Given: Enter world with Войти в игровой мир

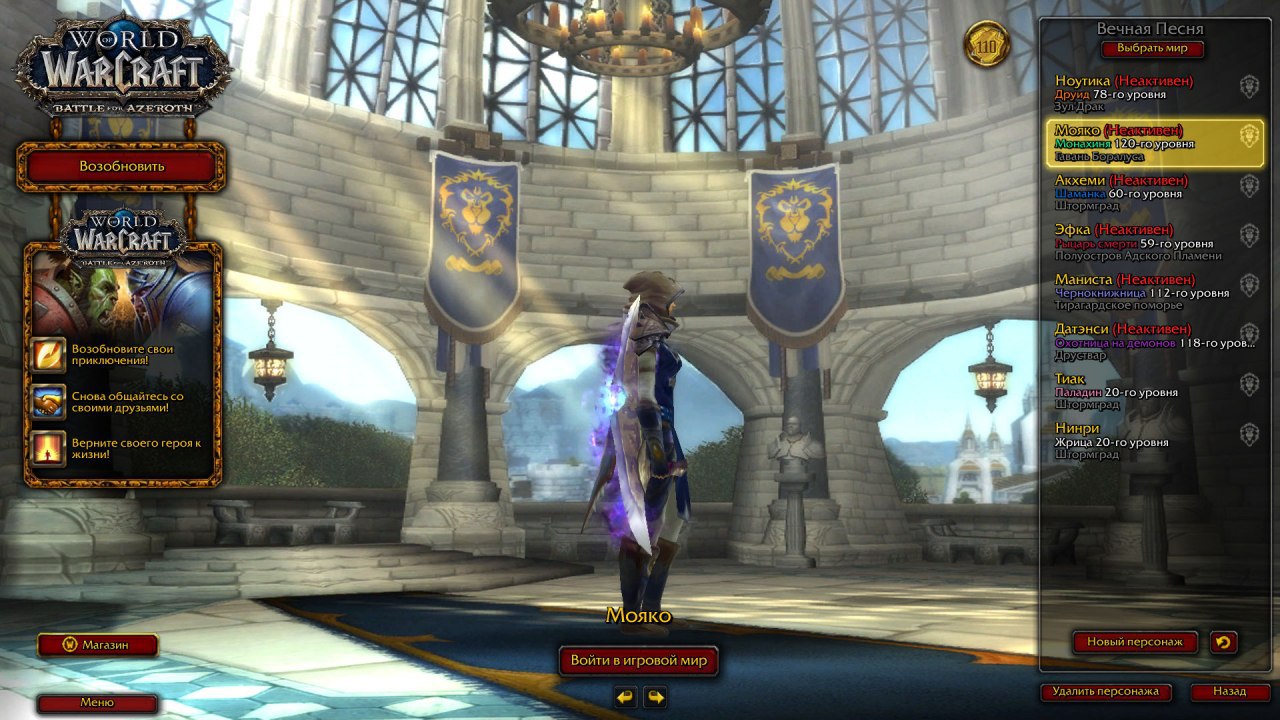Looking at the screenshot, I should coord(638,660).
